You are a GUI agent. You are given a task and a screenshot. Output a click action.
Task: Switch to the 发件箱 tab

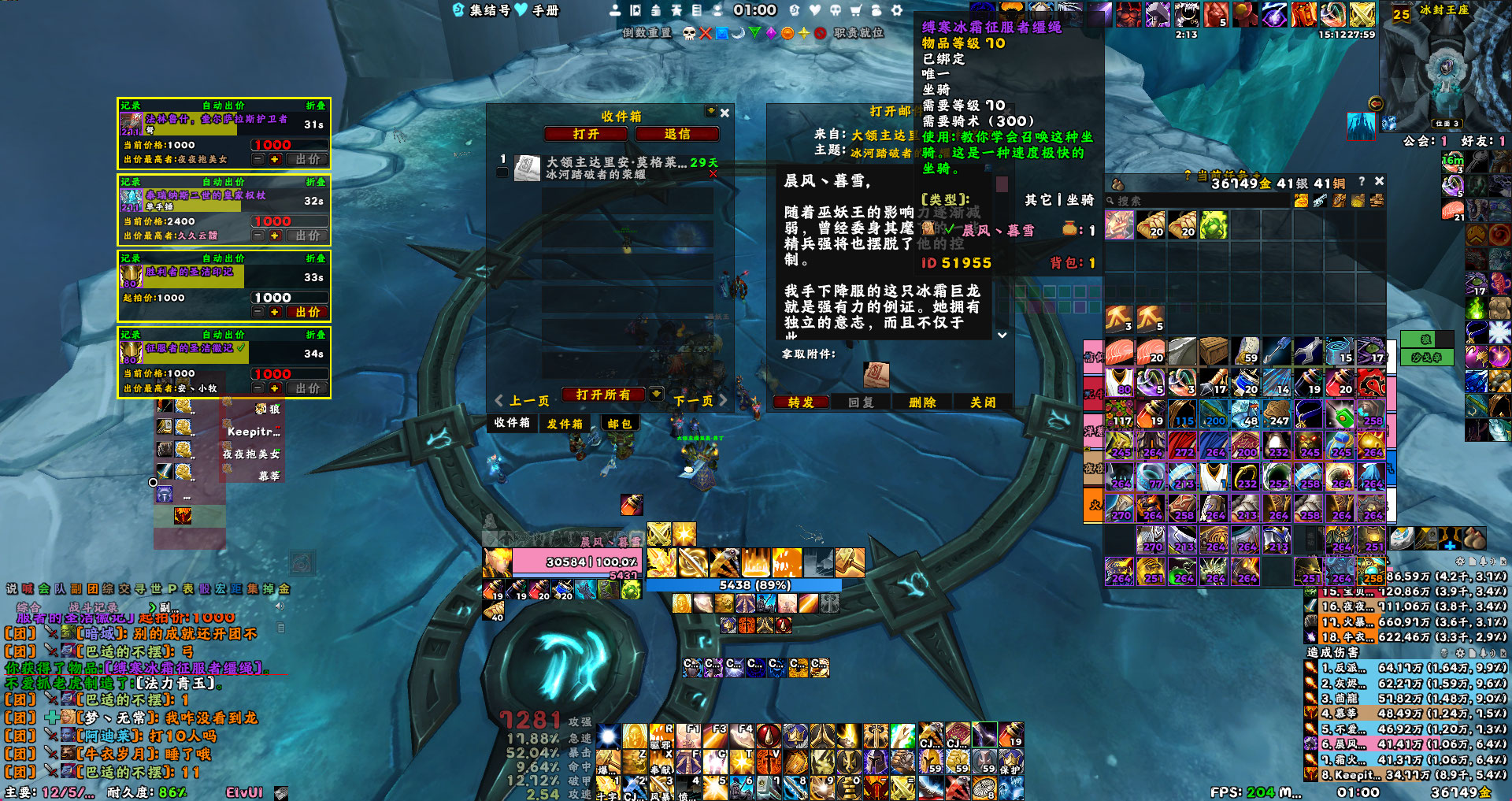(x=565, y=424)
